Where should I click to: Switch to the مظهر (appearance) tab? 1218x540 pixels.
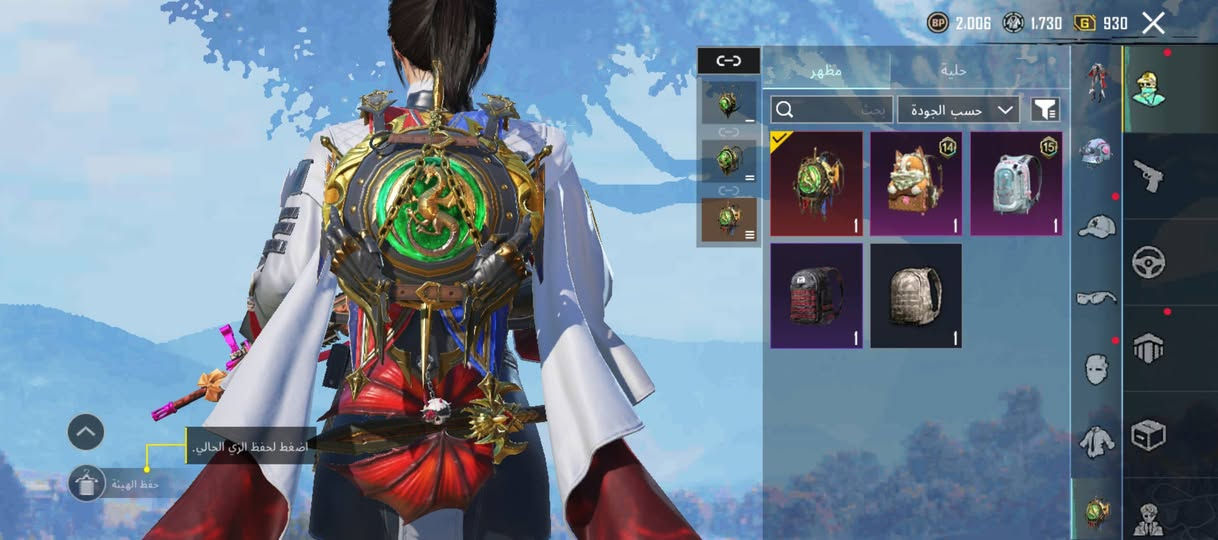pyautogui.click(x=826, y=70)
